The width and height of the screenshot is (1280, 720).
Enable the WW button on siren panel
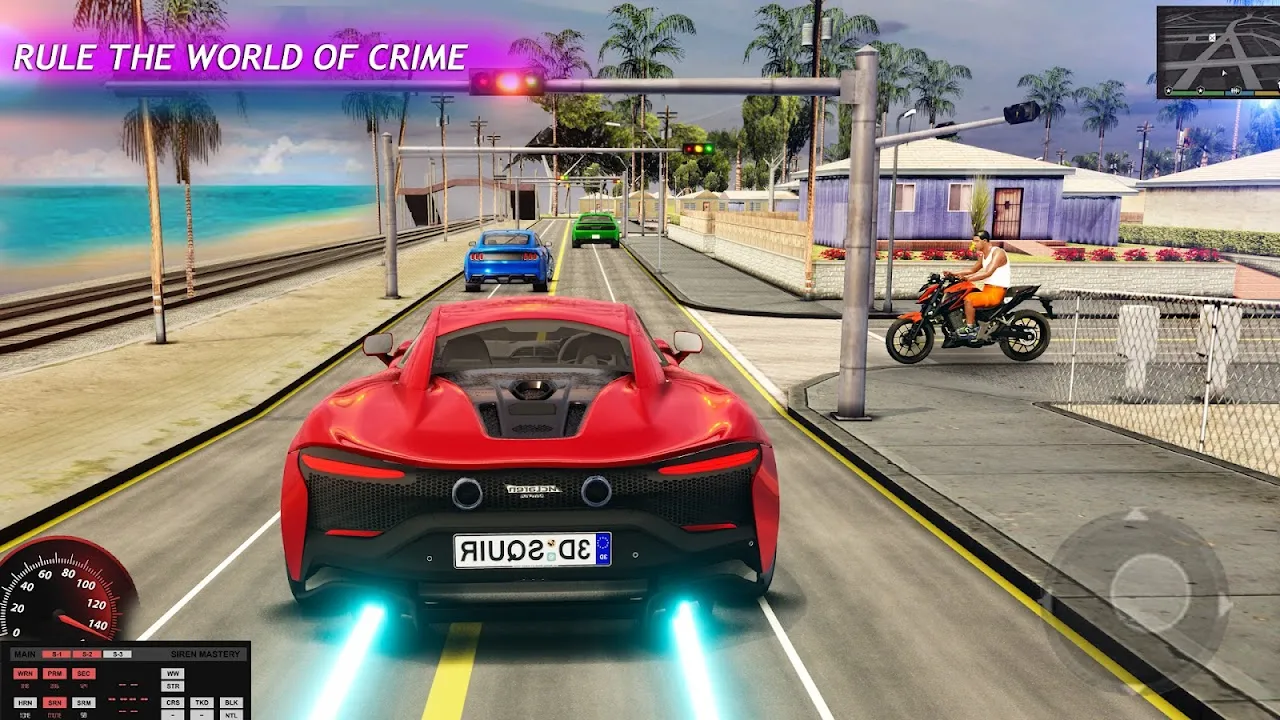coord(173,674)
